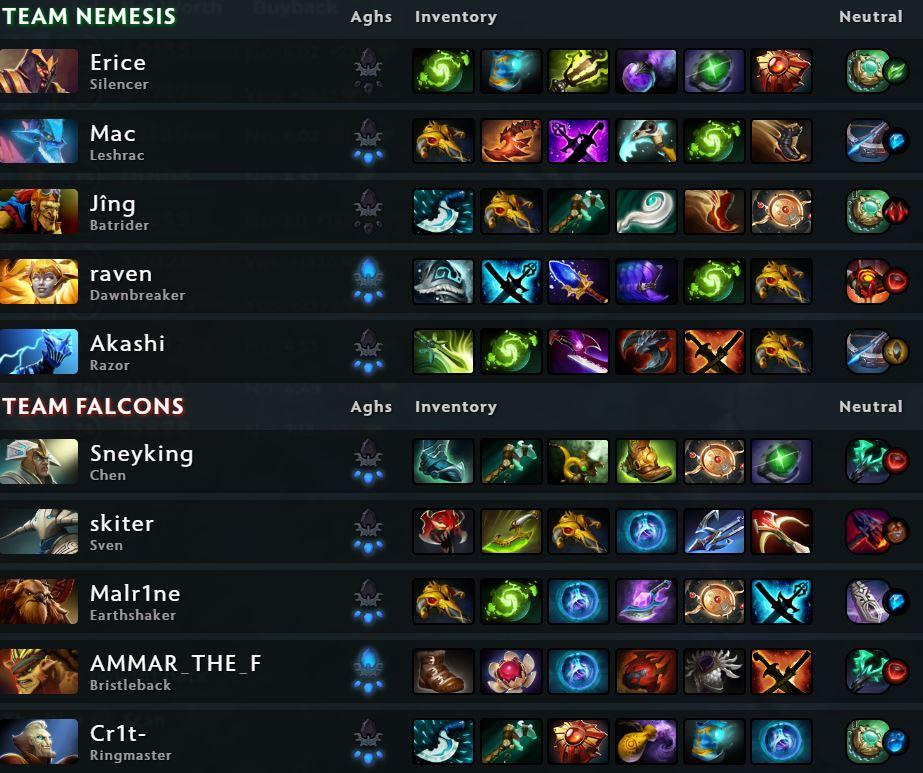The height and width of the screenshot is (773, 923).
Task: Open Akashi's Razor hero portrait
Action: (39, 351)
